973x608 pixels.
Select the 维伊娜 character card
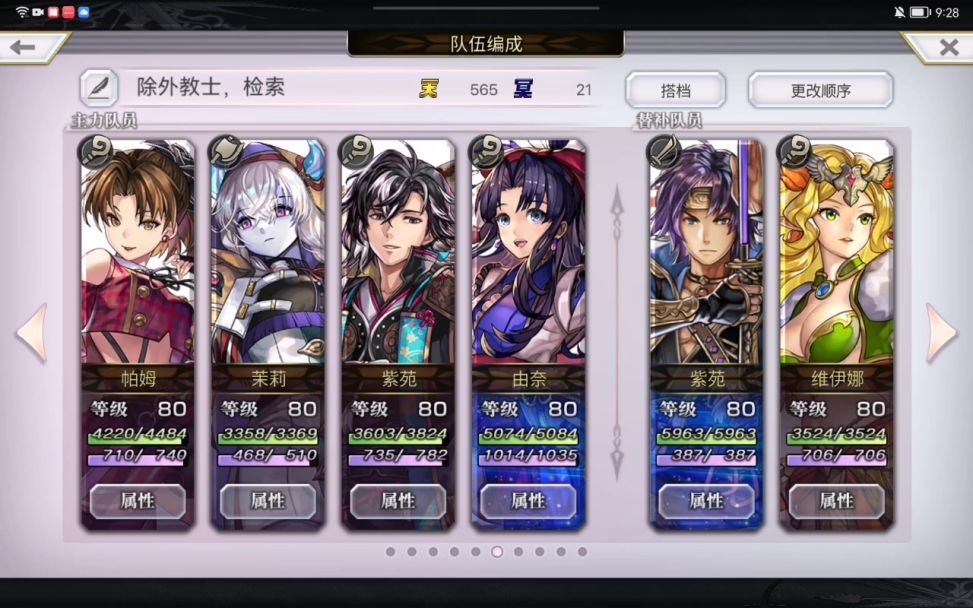point(836,260)
